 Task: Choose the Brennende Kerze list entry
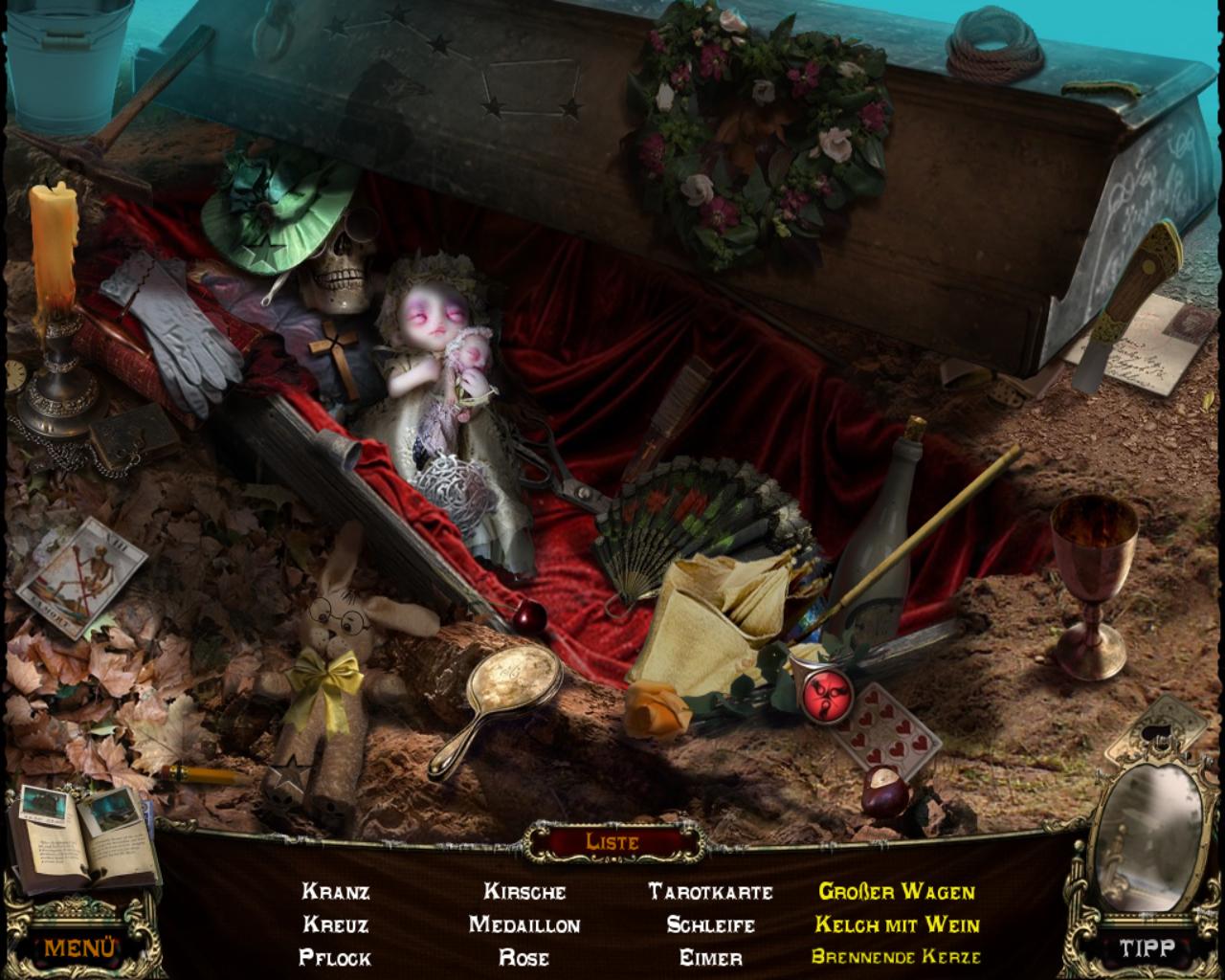(897, 957)
